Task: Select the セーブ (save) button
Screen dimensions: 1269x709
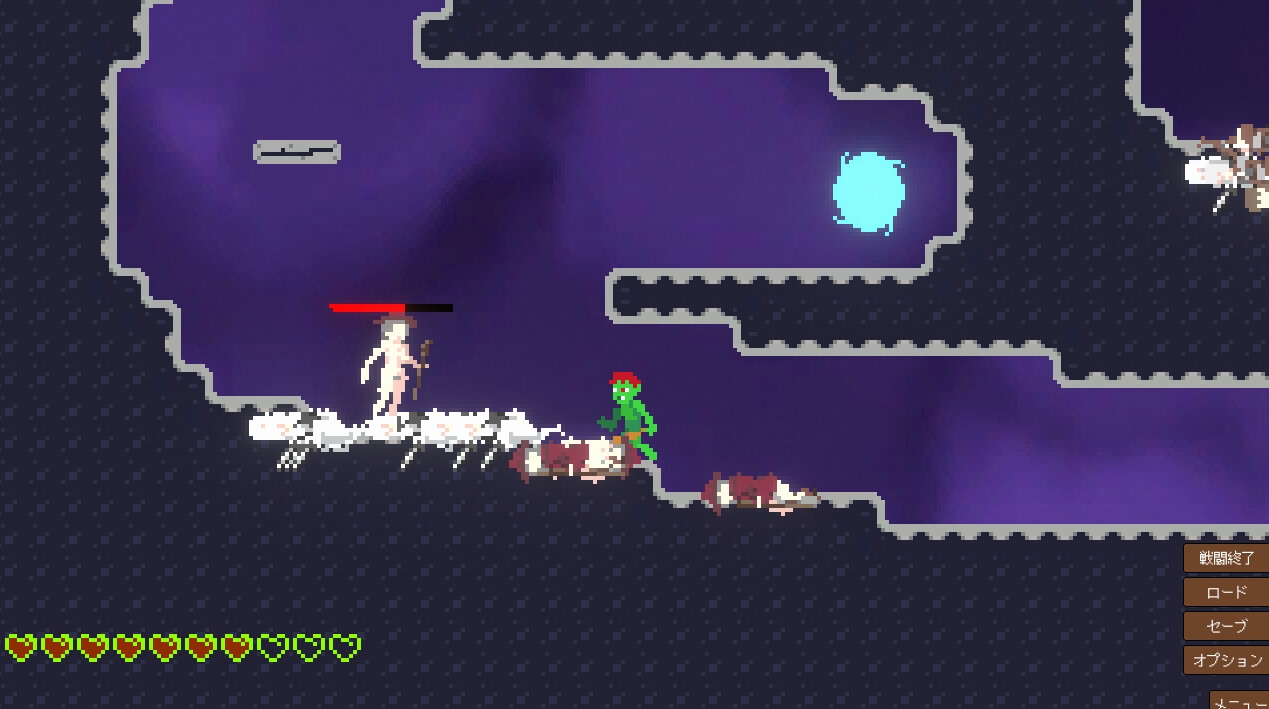Action: point(1226,626)
